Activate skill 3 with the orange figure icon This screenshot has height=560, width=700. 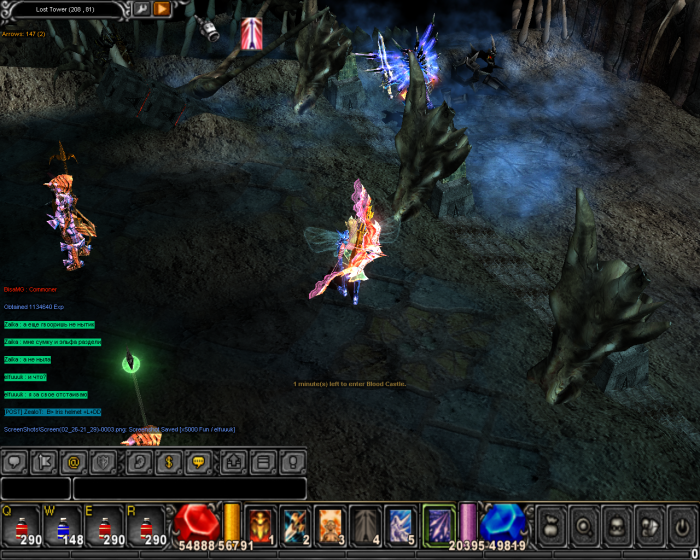(x=331, y=524)
